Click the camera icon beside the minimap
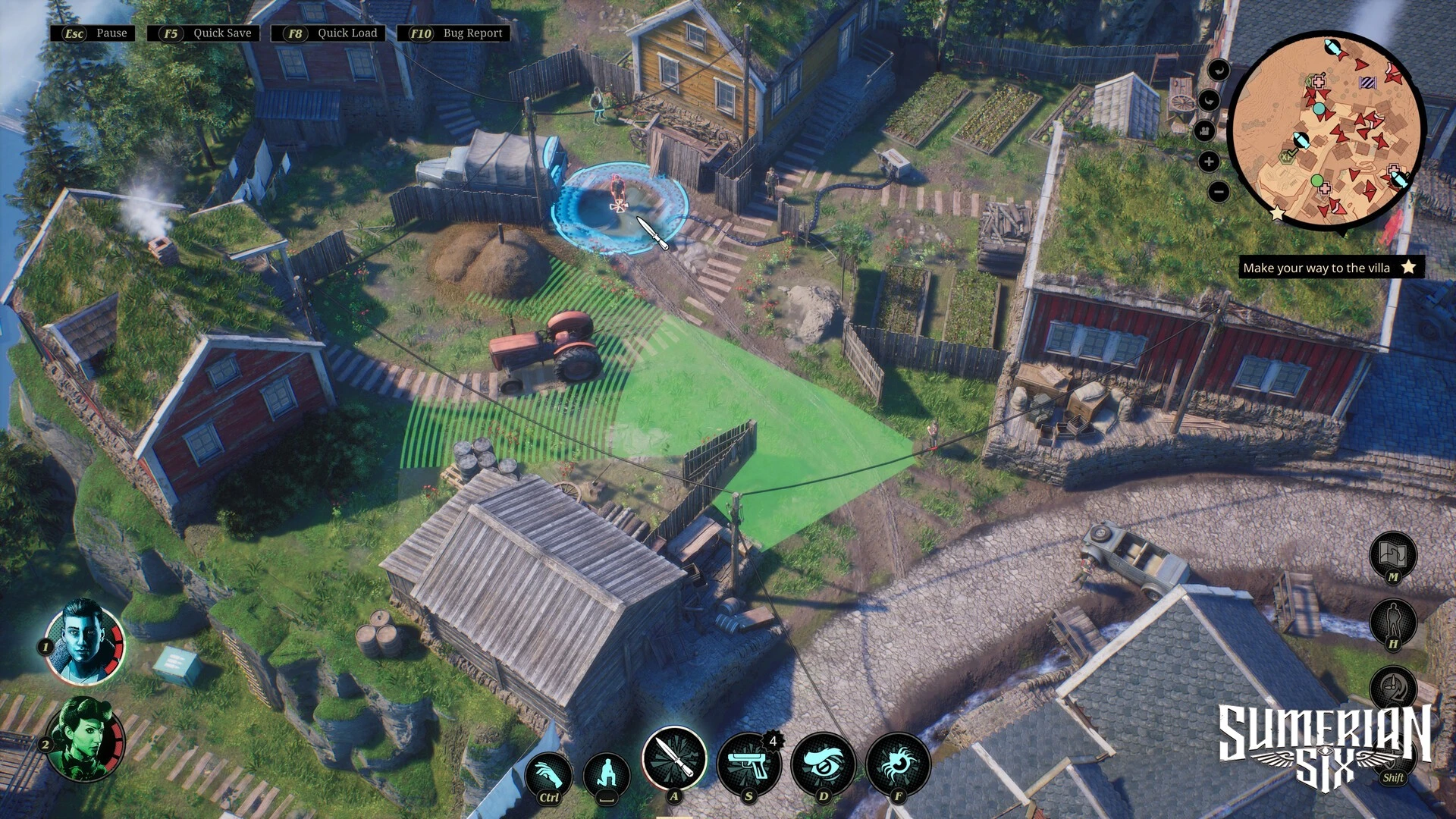This screenshot has height=819, width=1456. tap(1204, 131)
